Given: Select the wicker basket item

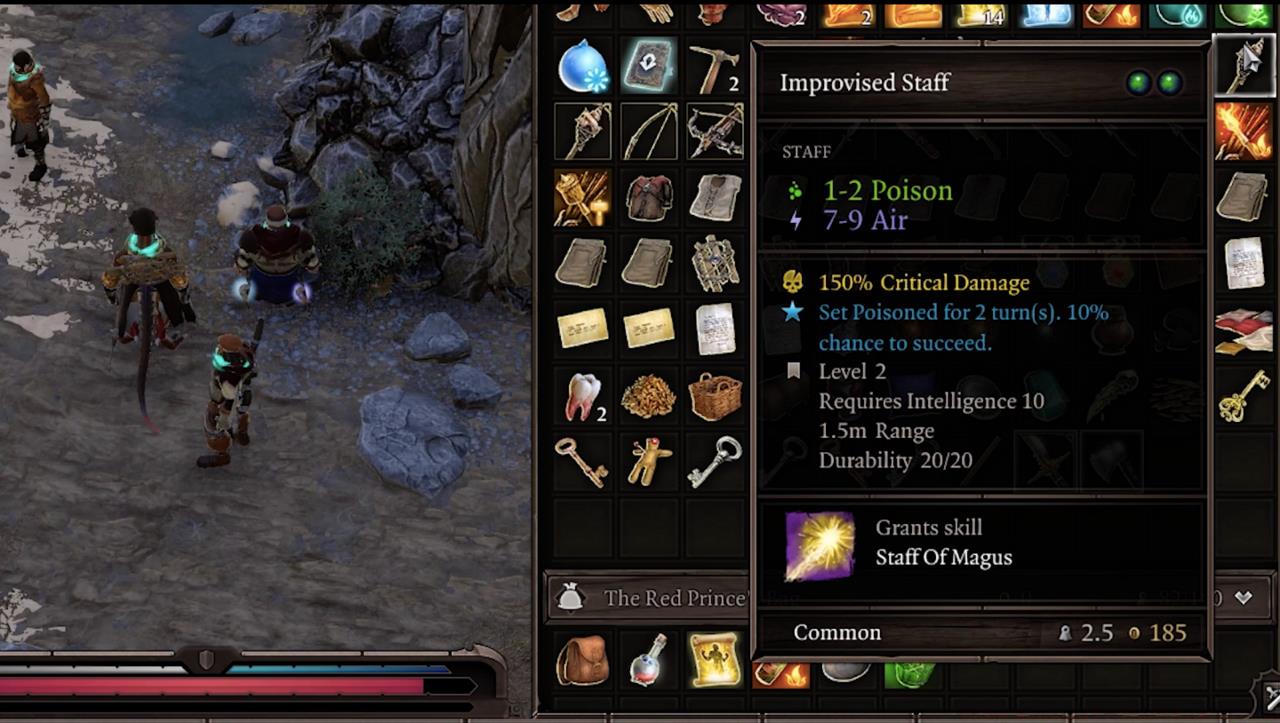Looking at the screenshot, I should pyautogui.click(x=715, y=397).
